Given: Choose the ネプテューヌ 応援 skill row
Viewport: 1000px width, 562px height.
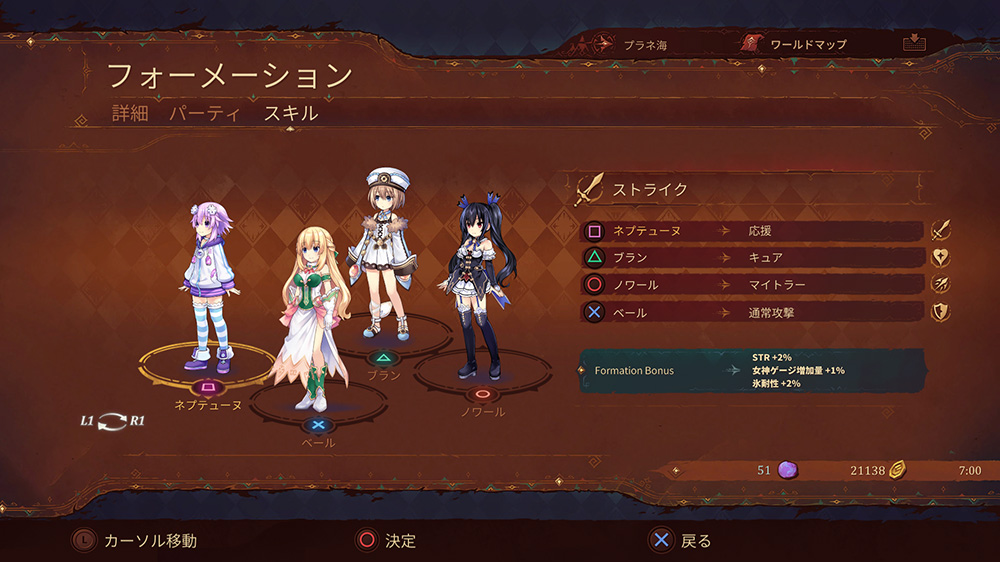Looking at the screenshot, I should coord(751,231).
